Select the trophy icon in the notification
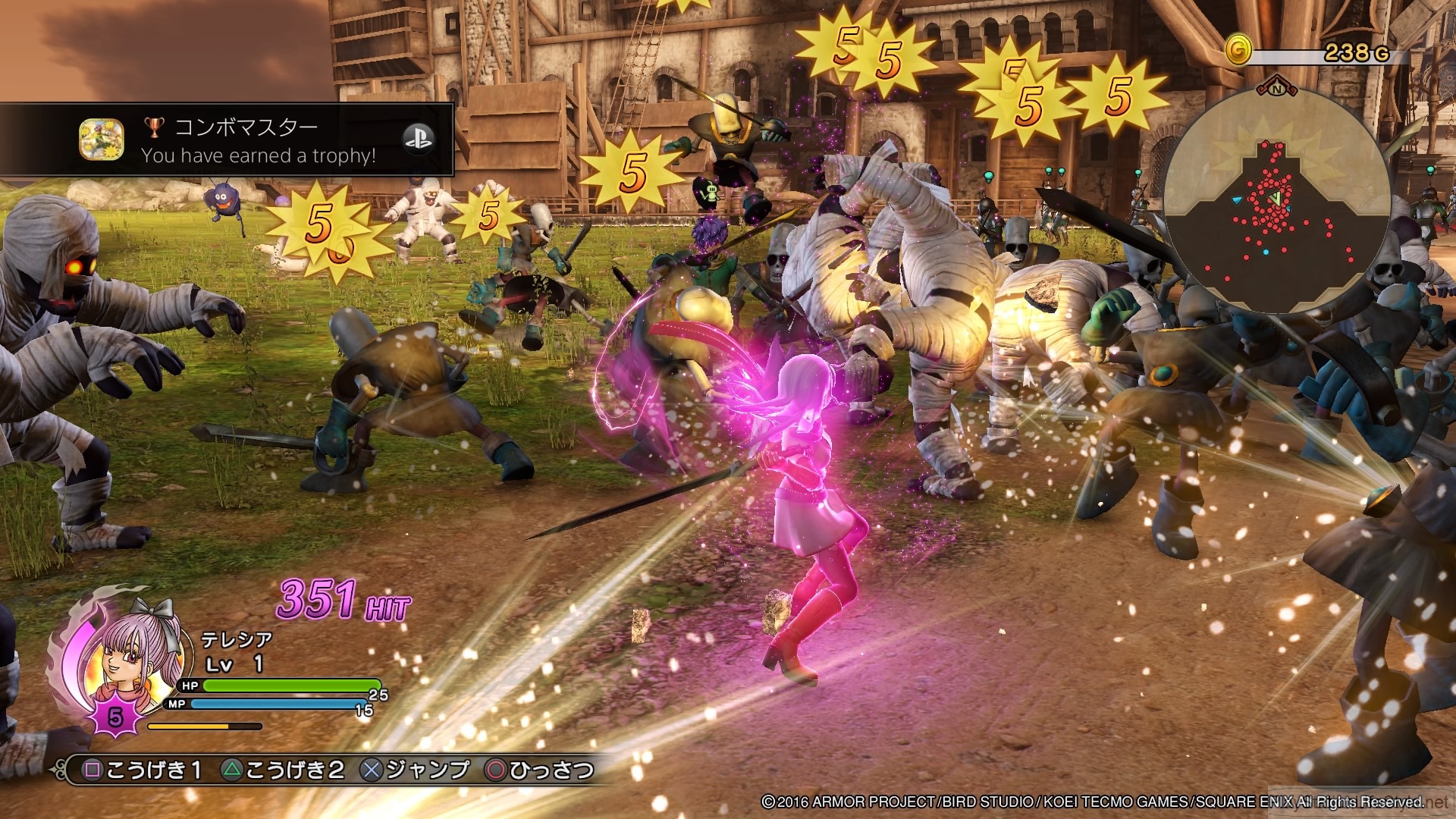The width and height of the screenshot is (1456, 819). coord(154,127)
